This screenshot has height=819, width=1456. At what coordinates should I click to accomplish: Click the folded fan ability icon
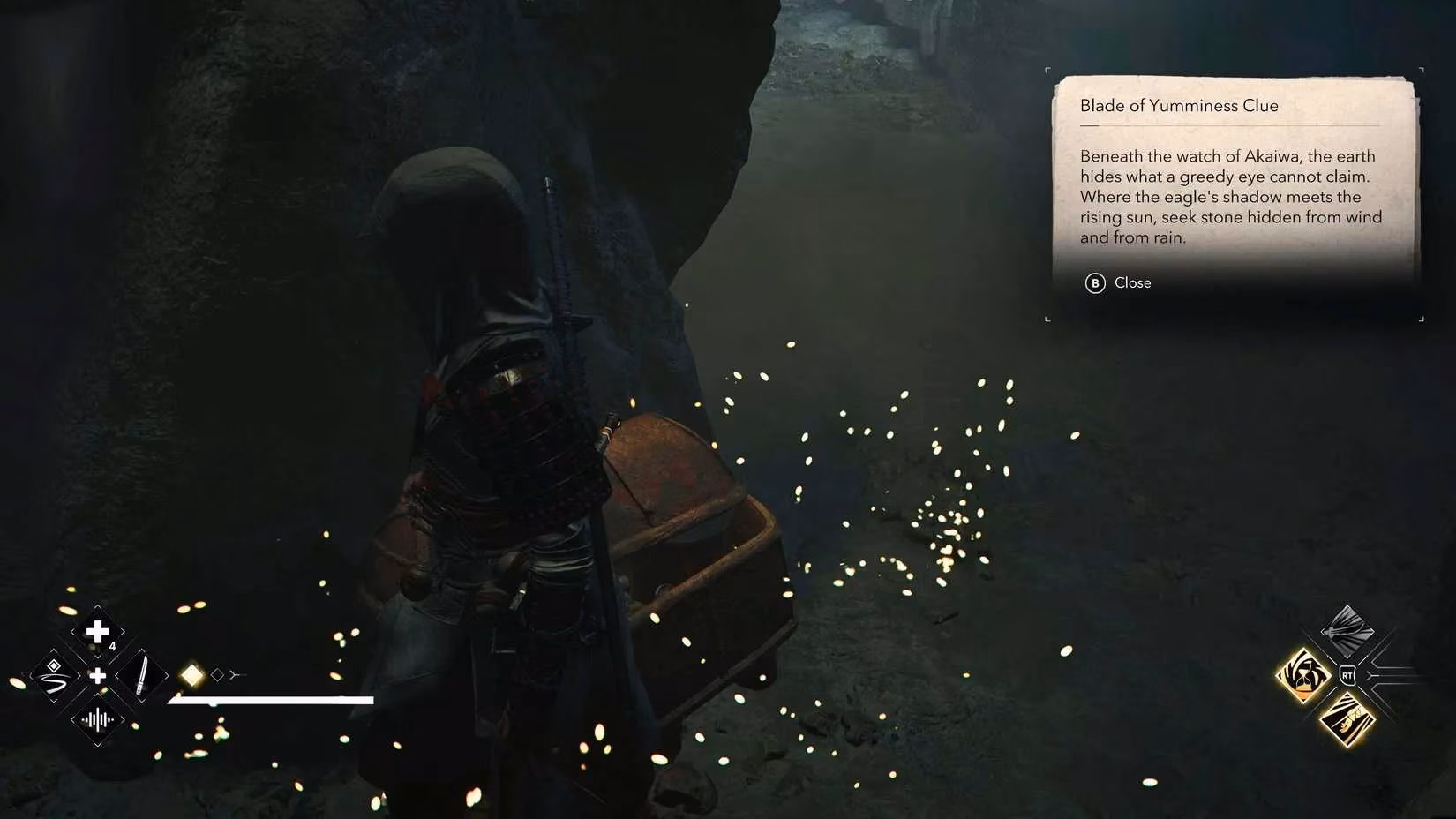pos(1347,630)
